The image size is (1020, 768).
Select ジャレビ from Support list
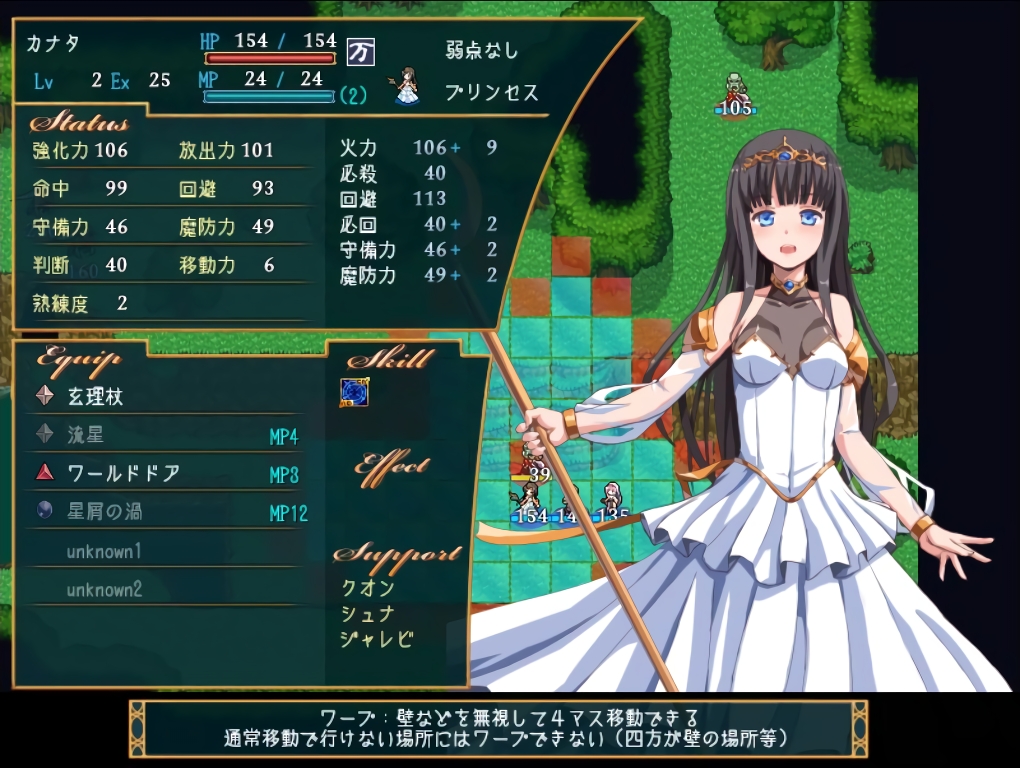[x=377, y=639]
